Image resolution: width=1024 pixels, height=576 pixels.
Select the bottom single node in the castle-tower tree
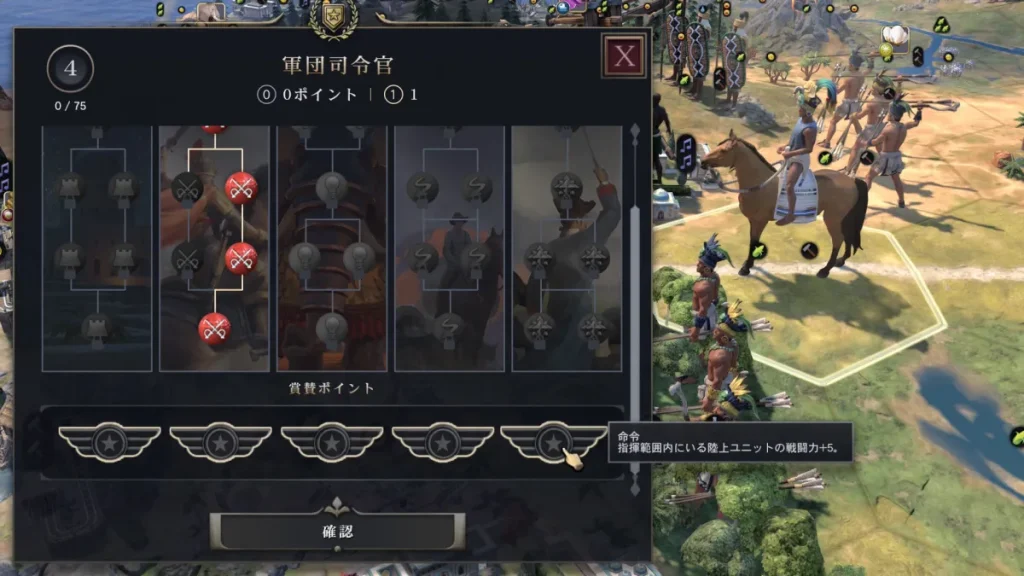click(x=96, y=327)
